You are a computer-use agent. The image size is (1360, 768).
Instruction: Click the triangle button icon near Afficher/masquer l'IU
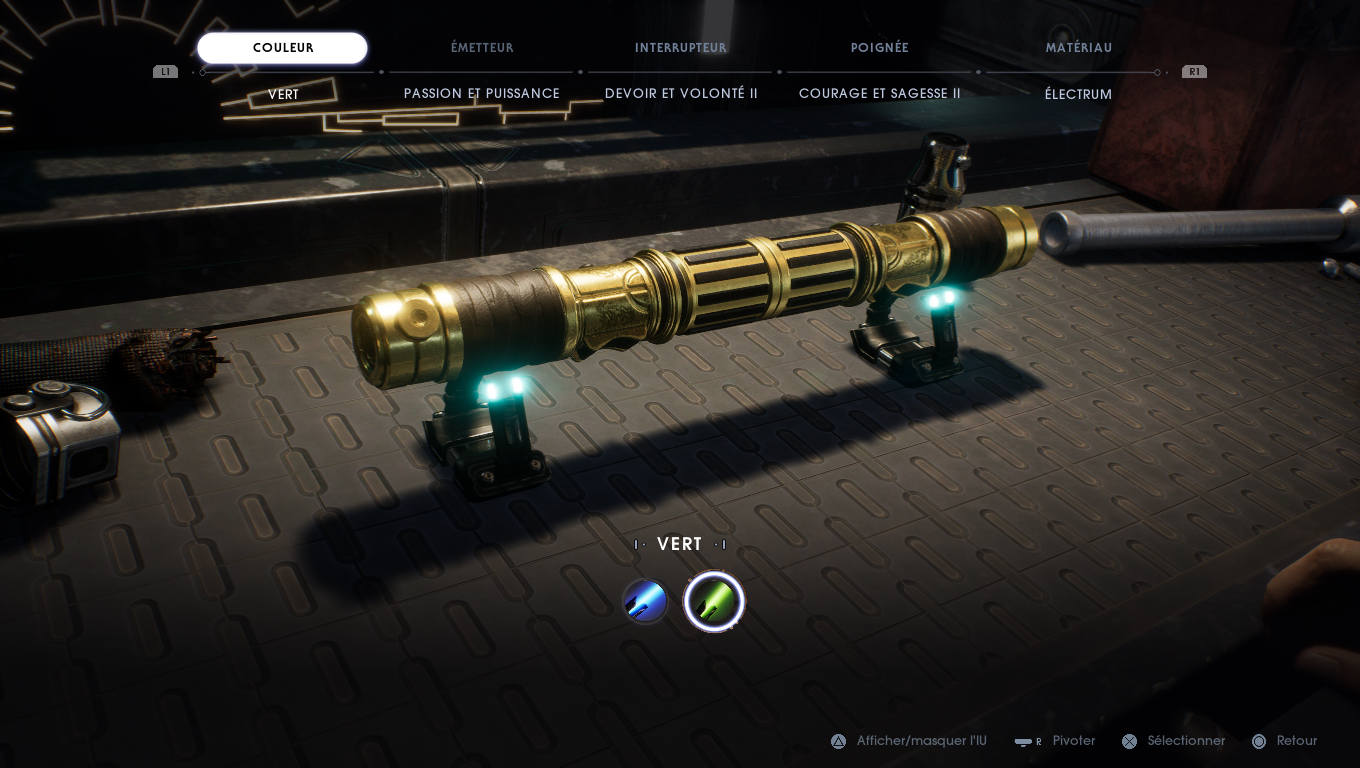[x=838, y=741]
